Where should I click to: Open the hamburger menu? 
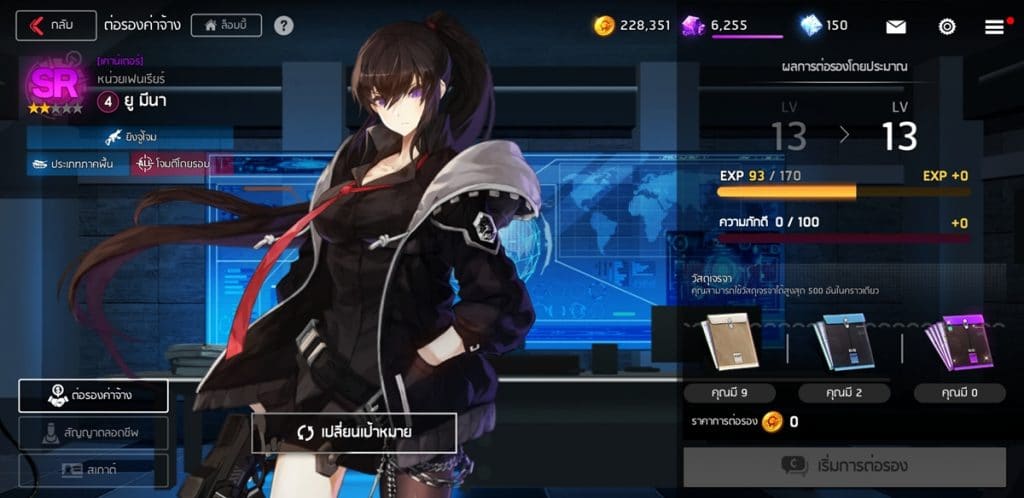994,26
